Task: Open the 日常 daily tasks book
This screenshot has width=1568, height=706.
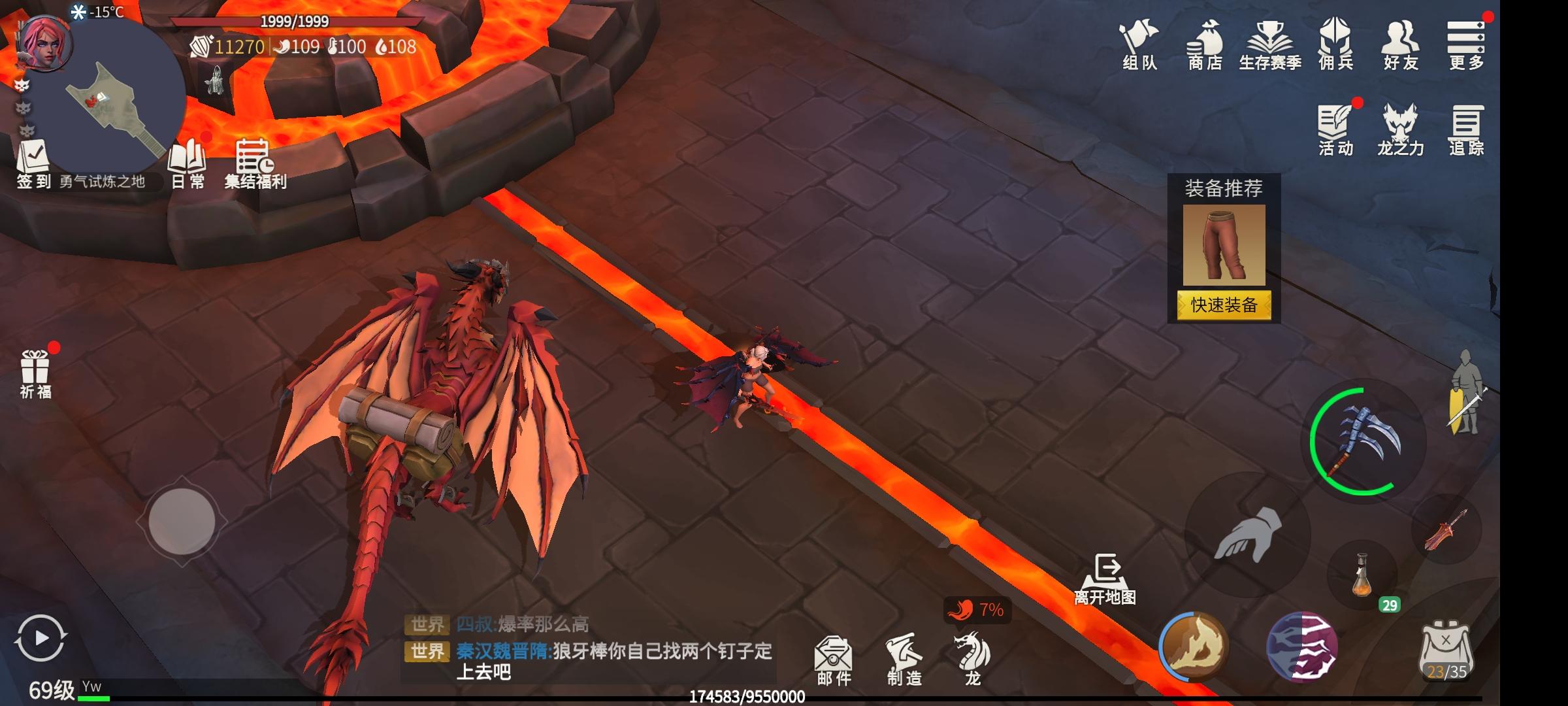Action: [x=188, y=163]
